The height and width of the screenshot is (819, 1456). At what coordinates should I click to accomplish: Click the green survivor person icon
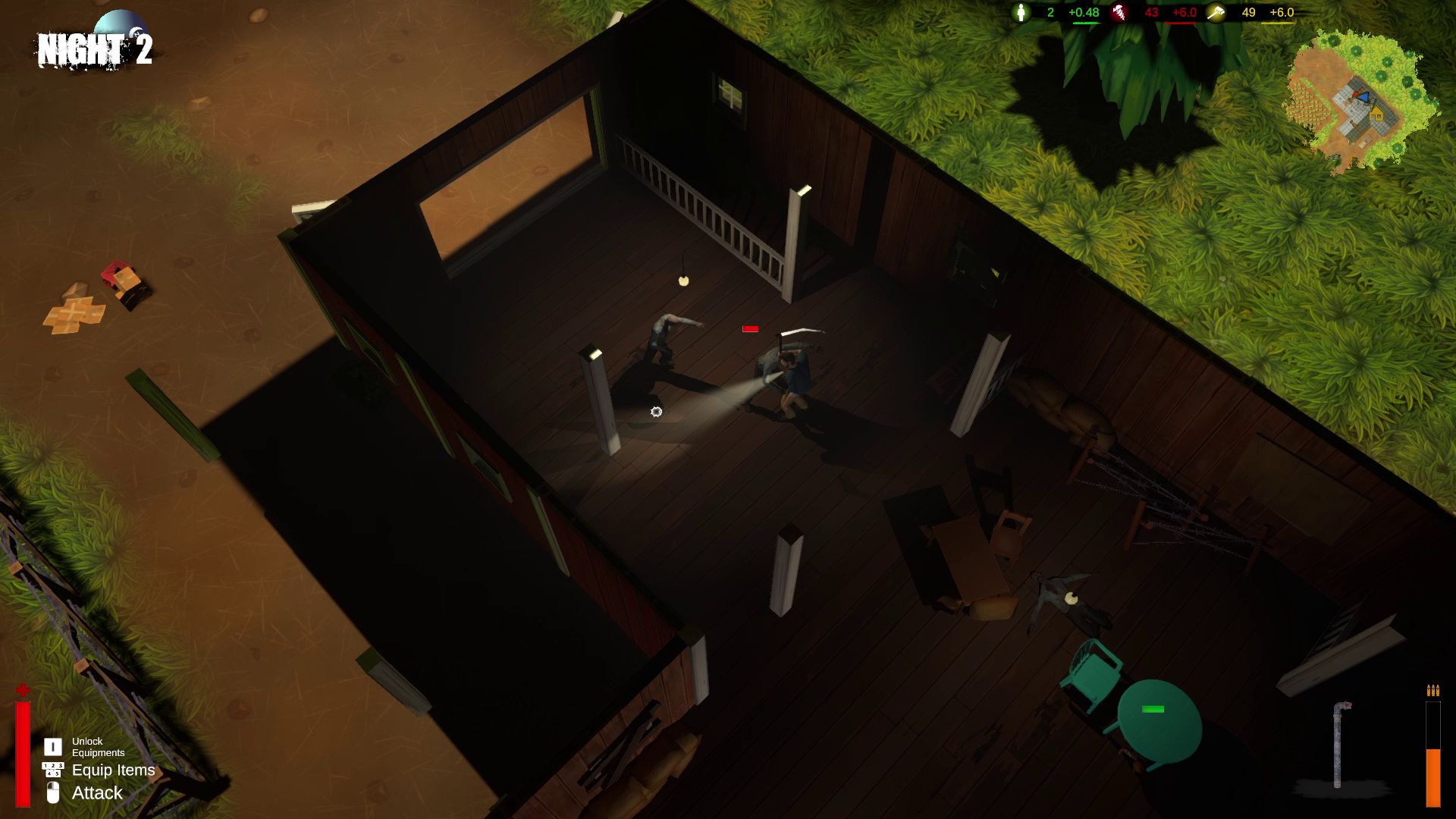(1022, 13)
